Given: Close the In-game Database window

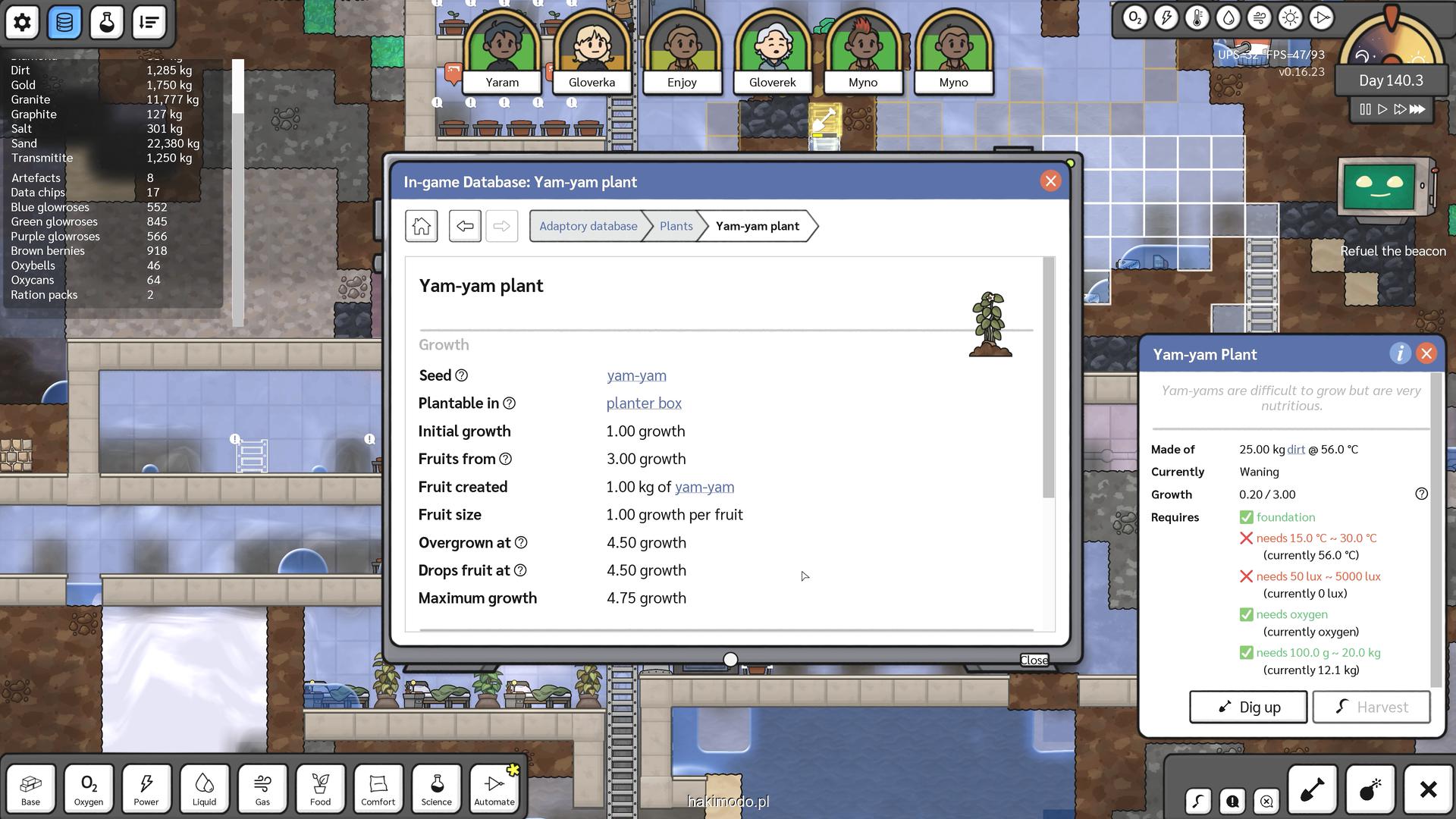Looking at the screenshot, I should click(x=1050, y=181).
